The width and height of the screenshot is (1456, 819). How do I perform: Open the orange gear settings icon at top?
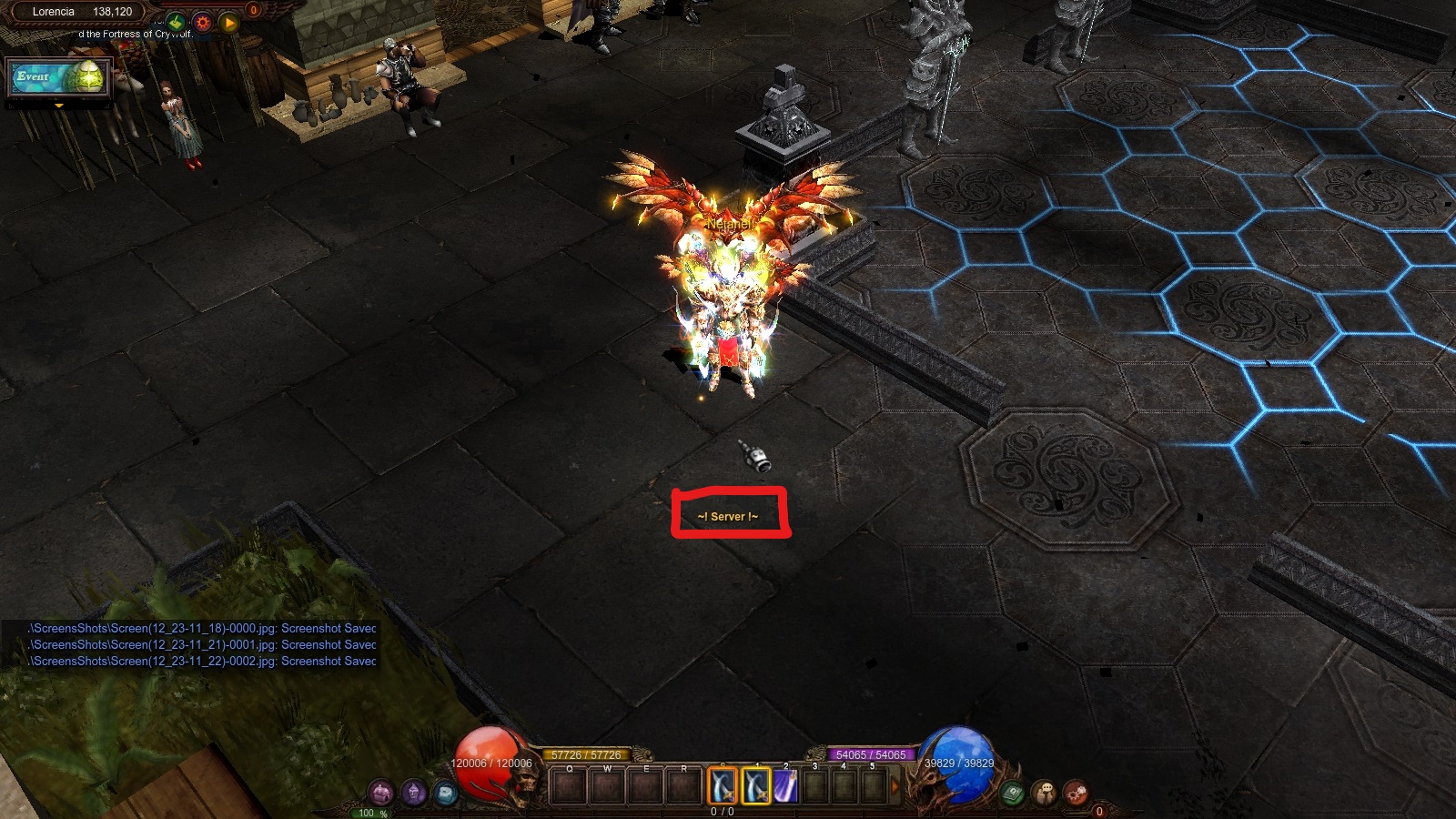pyautogui.click(x=203, y=22)
